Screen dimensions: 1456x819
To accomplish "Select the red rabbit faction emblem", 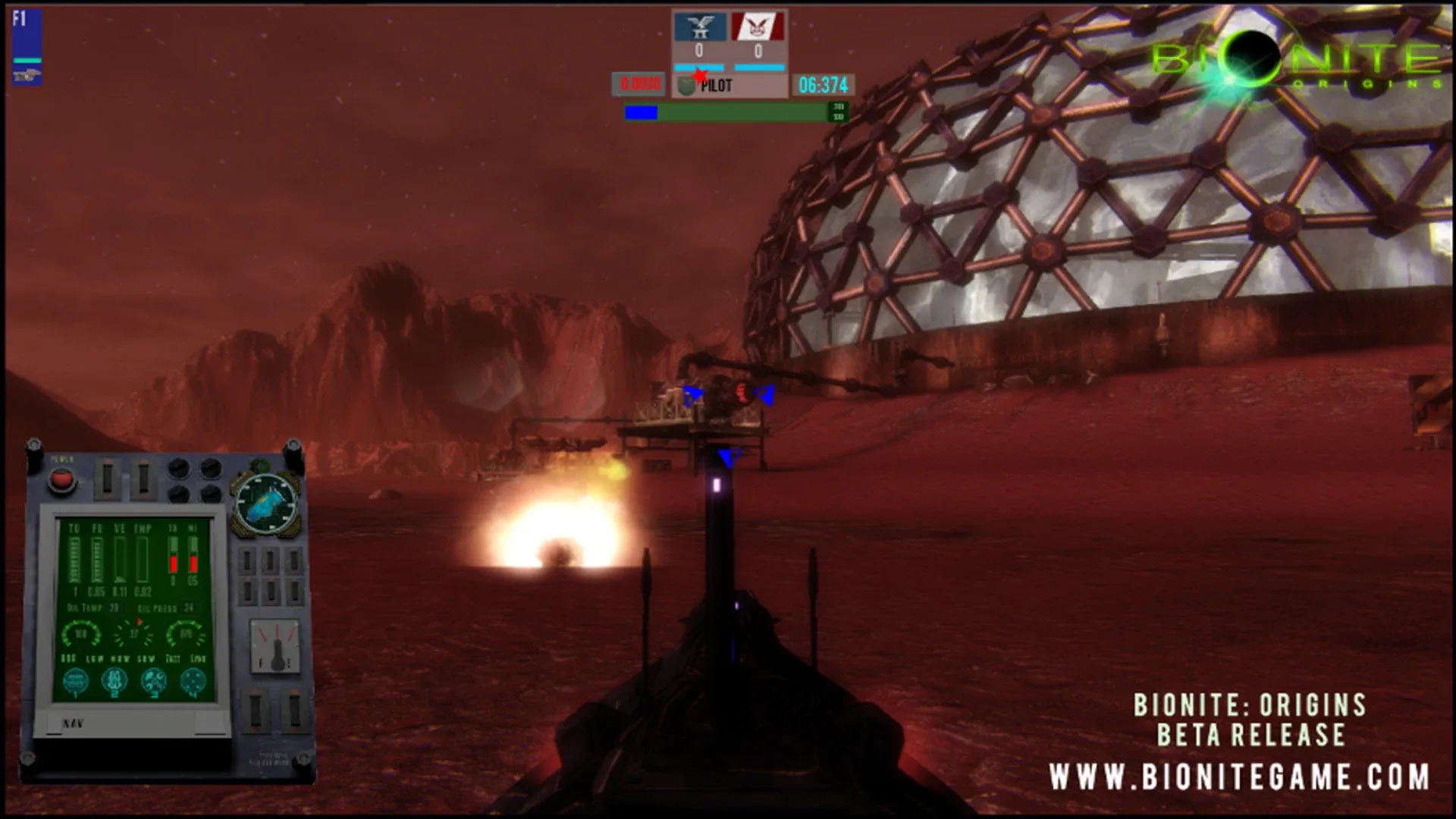I will [758, 27].
